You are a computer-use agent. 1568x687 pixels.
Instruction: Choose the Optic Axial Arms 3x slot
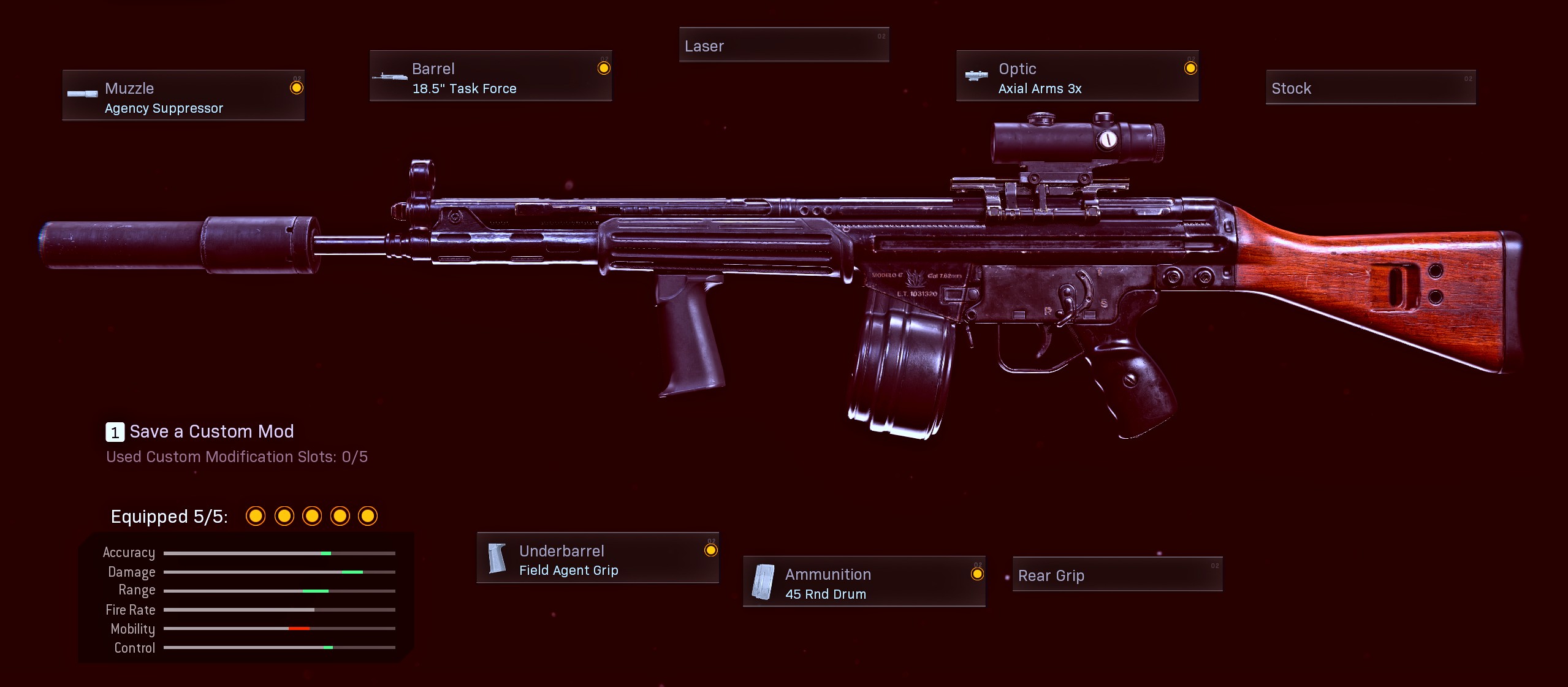[1077, 76]
